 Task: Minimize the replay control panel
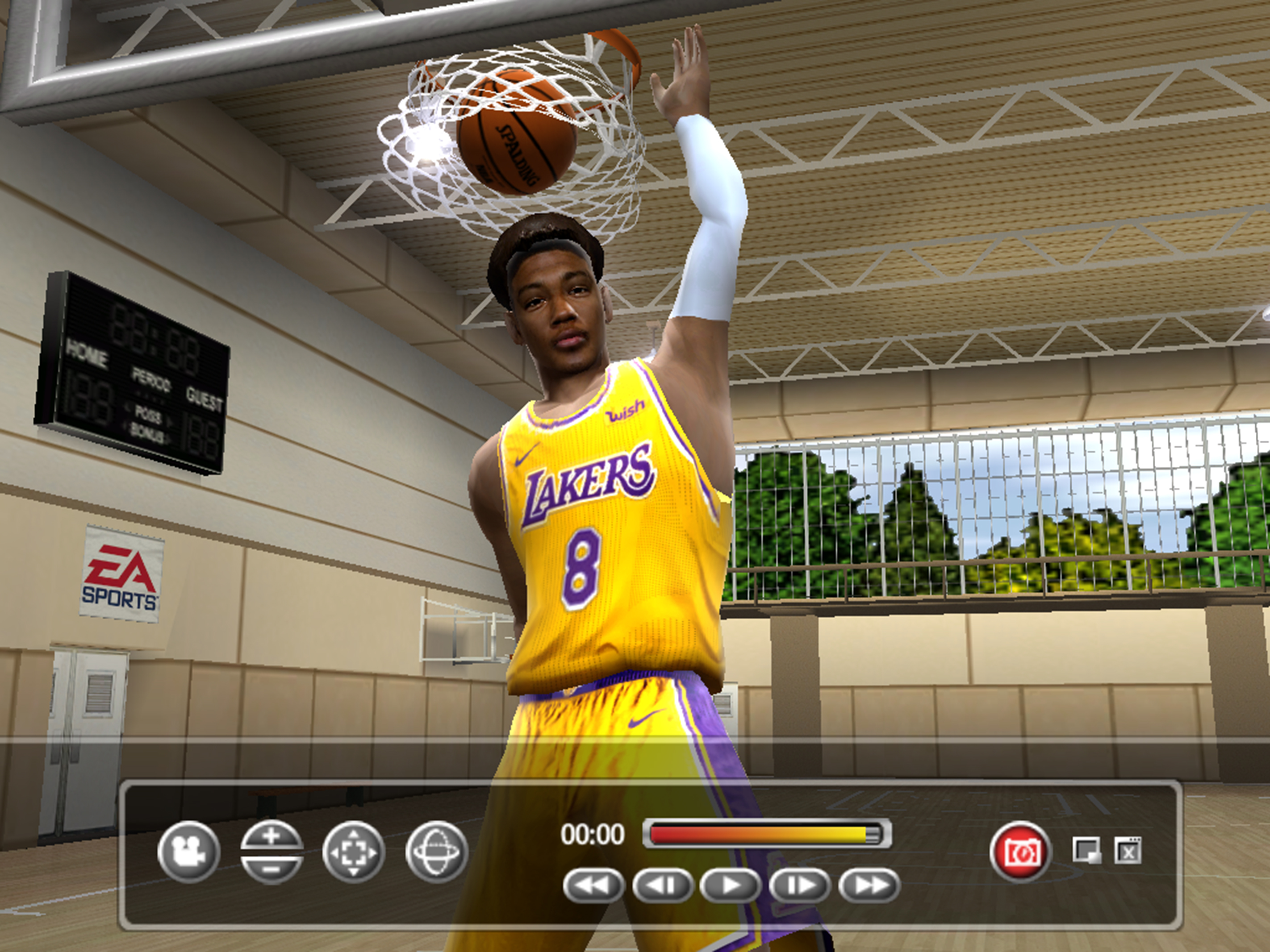(1086, 850)
